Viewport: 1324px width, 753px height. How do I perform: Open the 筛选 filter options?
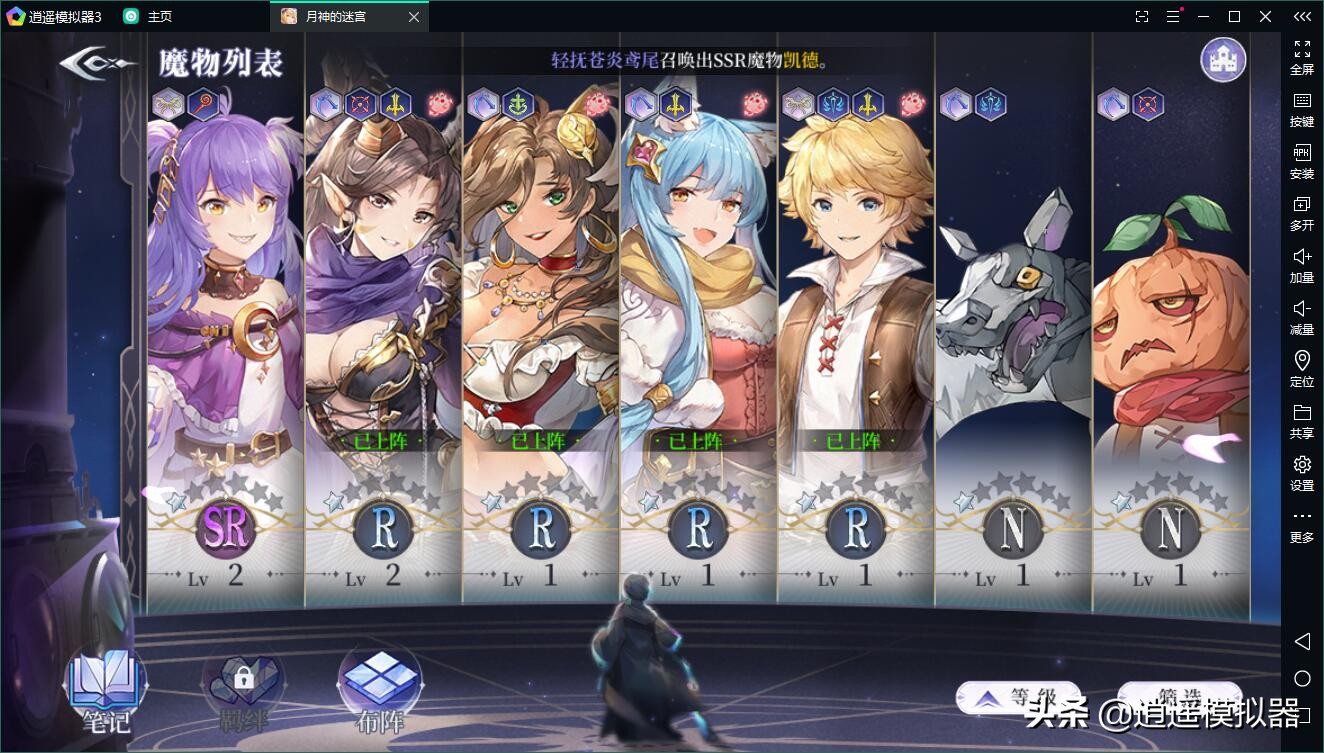(x=1178, y=699)
